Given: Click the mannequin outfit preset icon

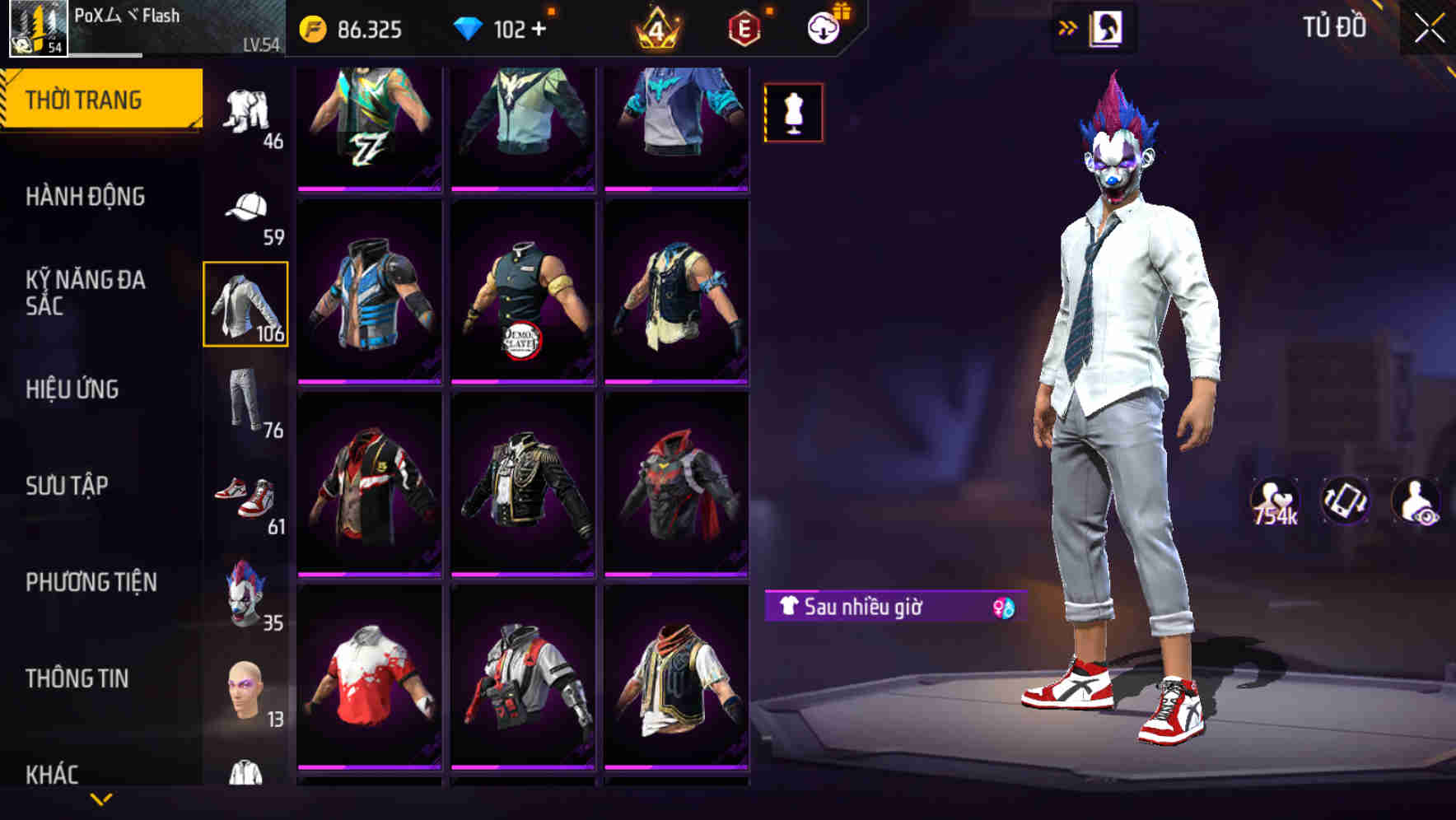Looking at the screenshot, I should click(792, 113).
